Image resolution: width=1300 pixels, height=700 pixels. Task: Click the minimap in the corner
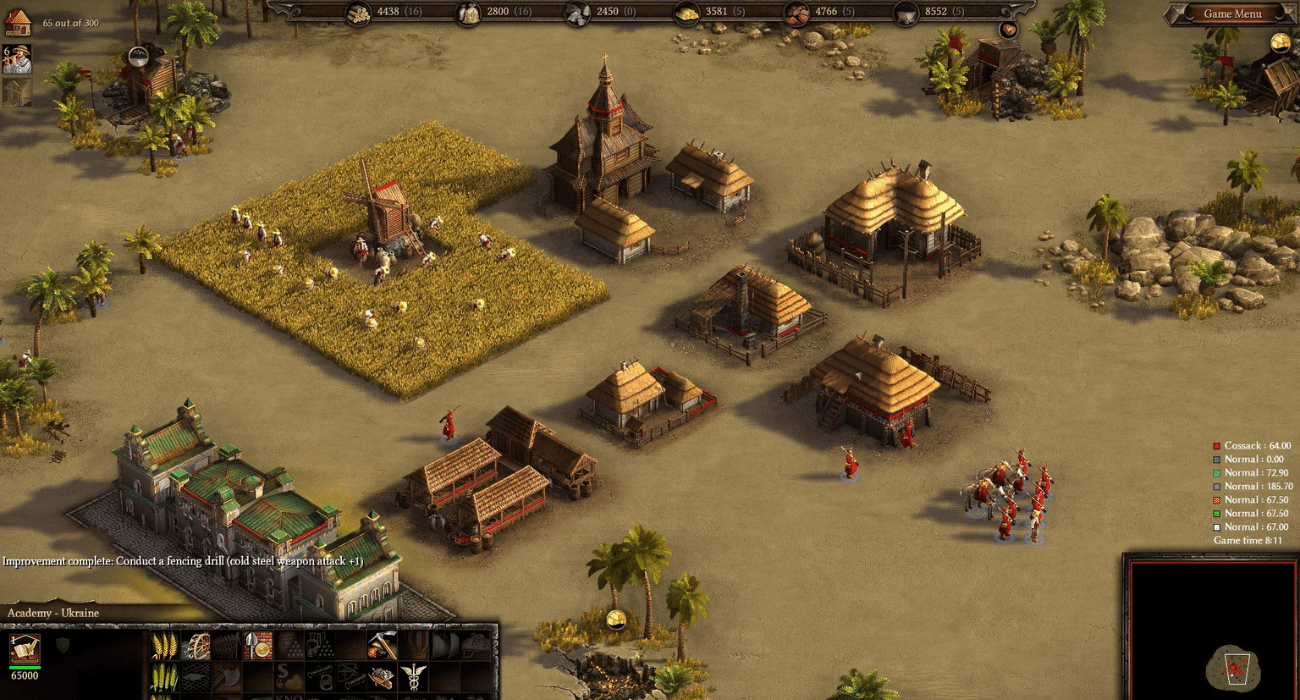click(x=1212, y=626)
